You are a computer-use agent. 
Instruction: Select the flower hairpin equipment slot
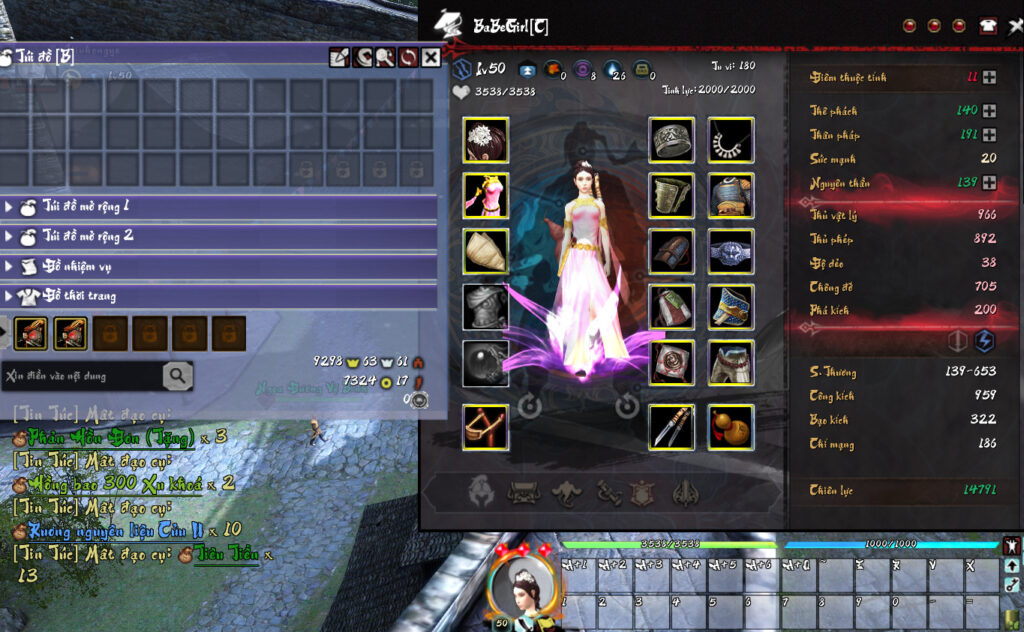pos(485,140)
